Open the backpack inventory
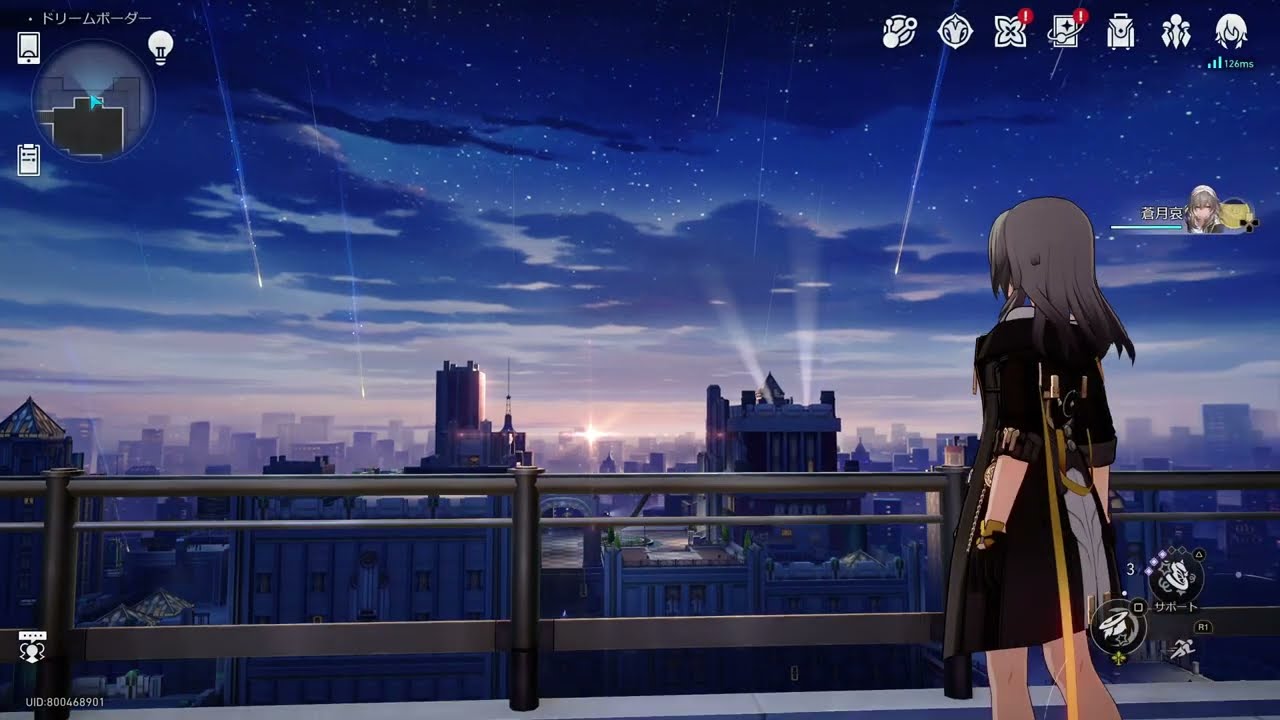Image resolution: width=1280 pixels, height=720 pixels. click(1120, 33)
